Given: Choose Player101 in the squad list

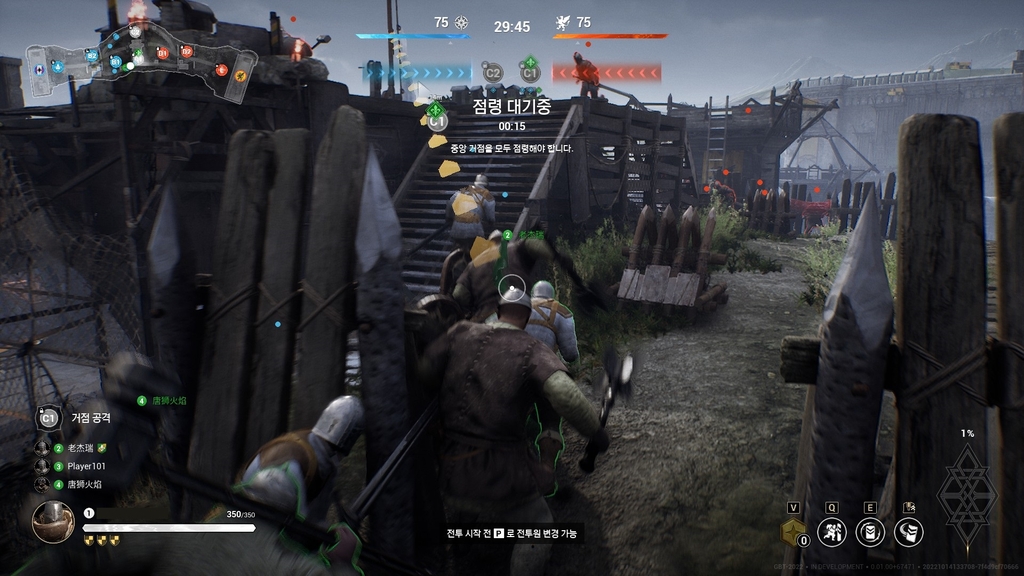Looking at the screenshot, I should click(86, 466).
